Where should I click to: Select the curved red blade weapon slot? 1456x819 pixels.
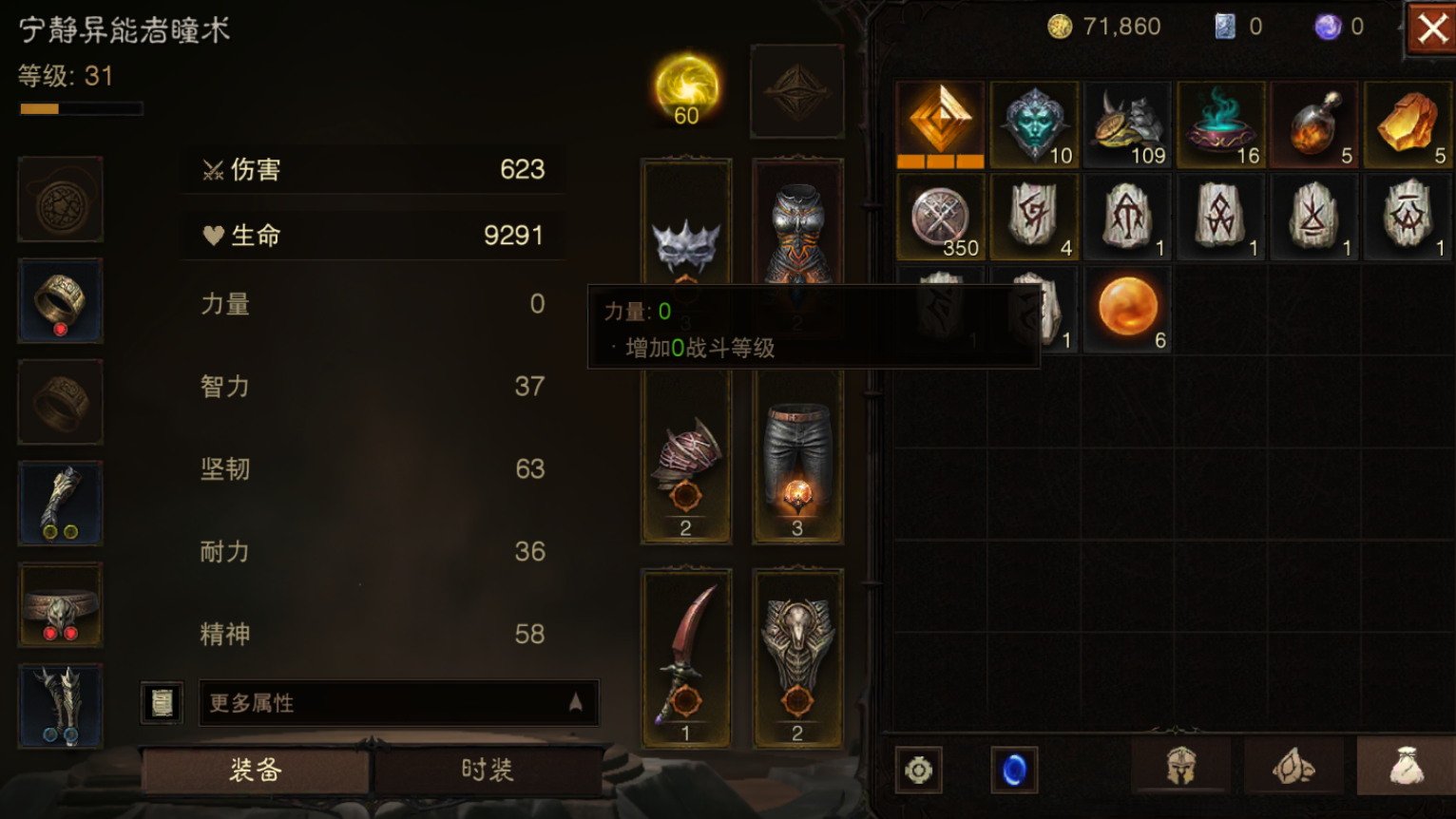pyautogui.click(x=686, y=657)
